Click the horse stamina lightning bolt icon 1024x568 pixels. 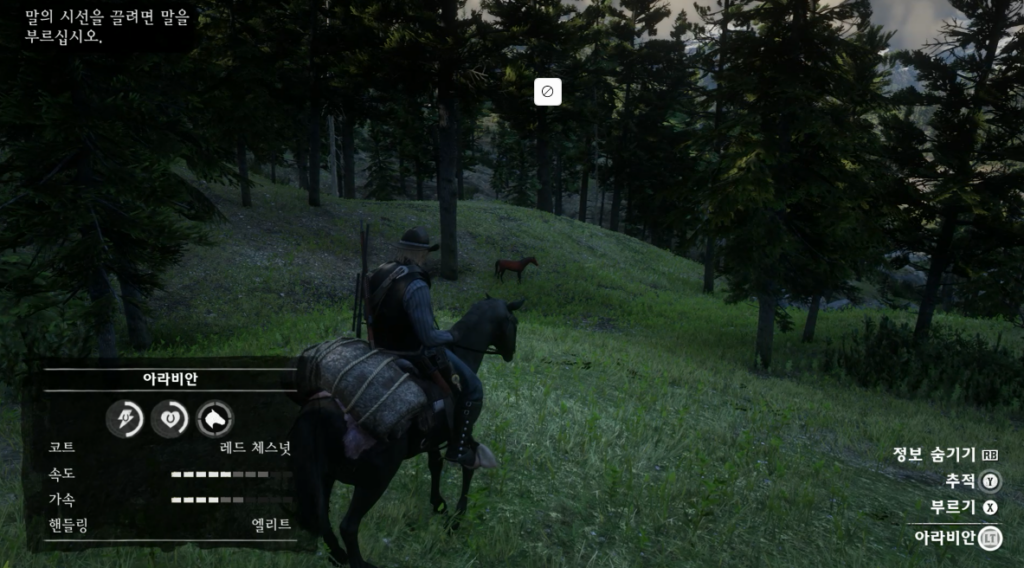(125, 419)
